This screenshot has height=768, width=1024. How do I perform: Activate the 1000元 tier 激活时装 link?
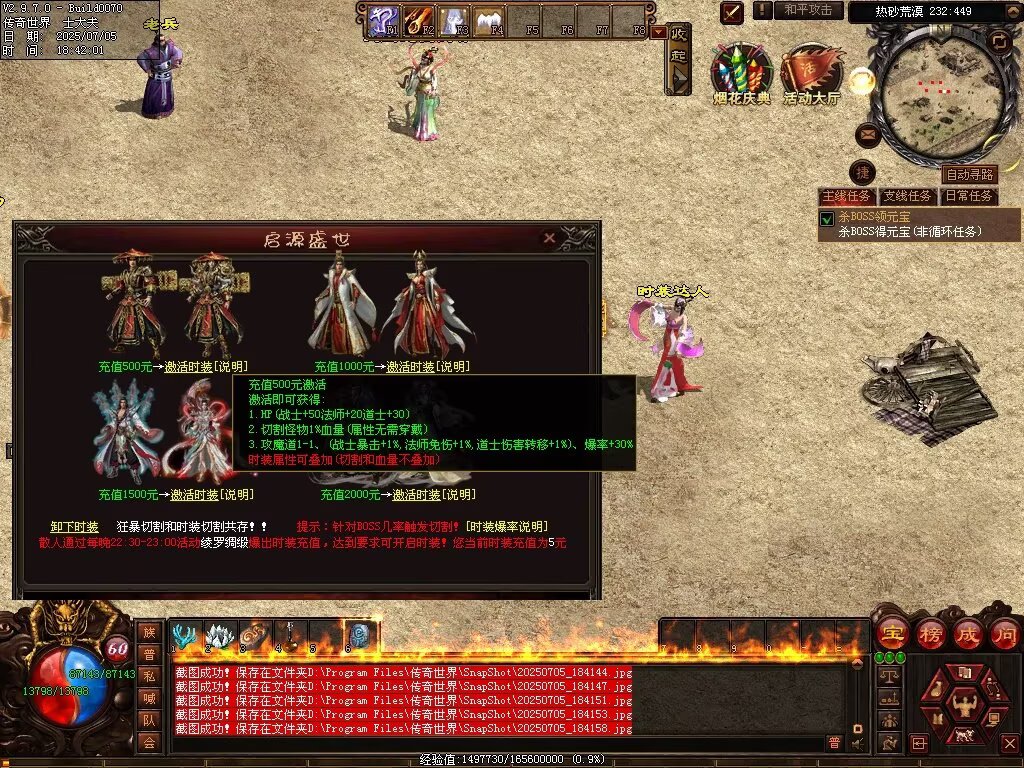point(410,367)
